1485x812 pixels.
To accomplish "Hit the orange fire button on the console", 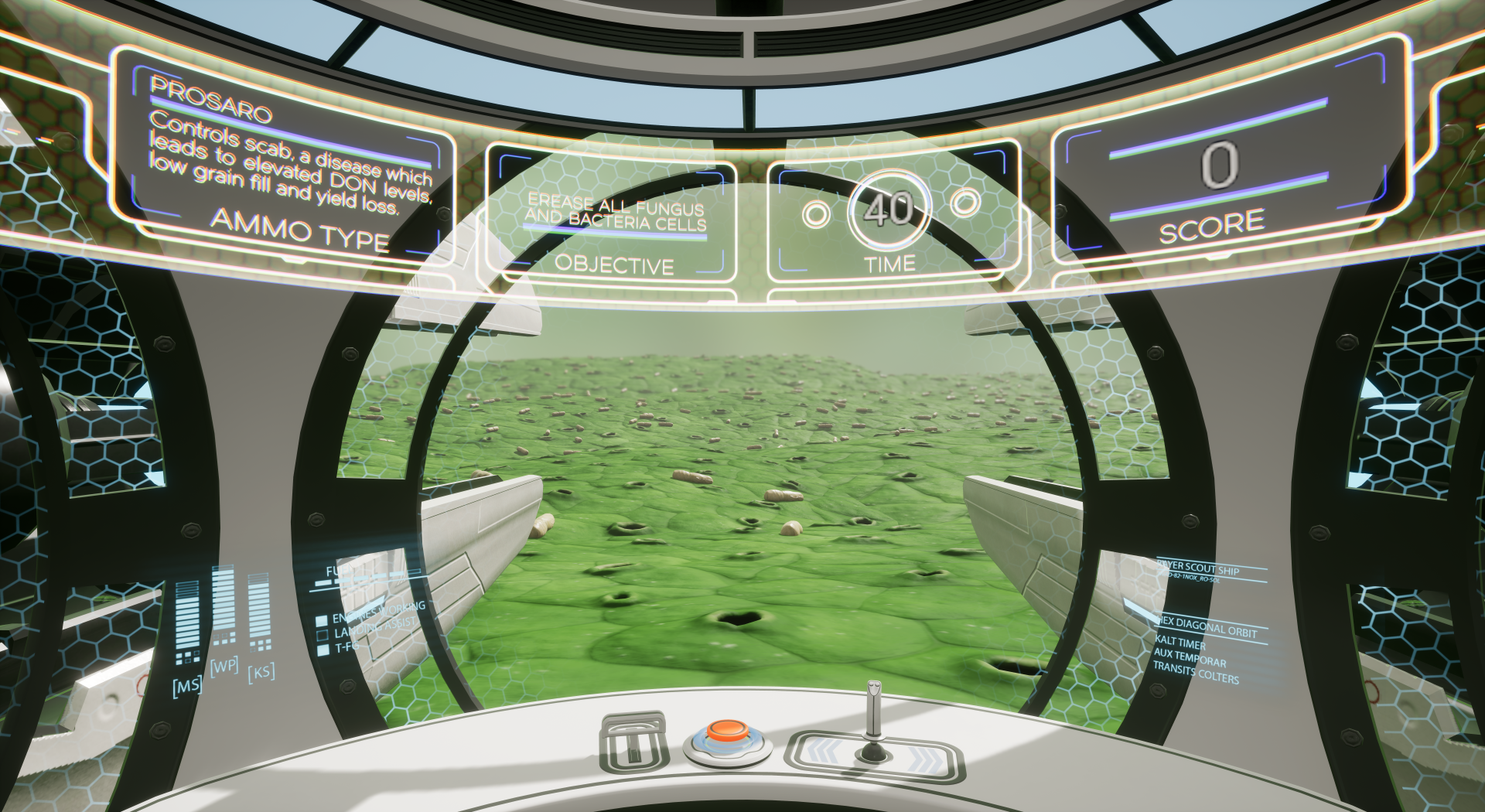I will click(x=727, y=732).
